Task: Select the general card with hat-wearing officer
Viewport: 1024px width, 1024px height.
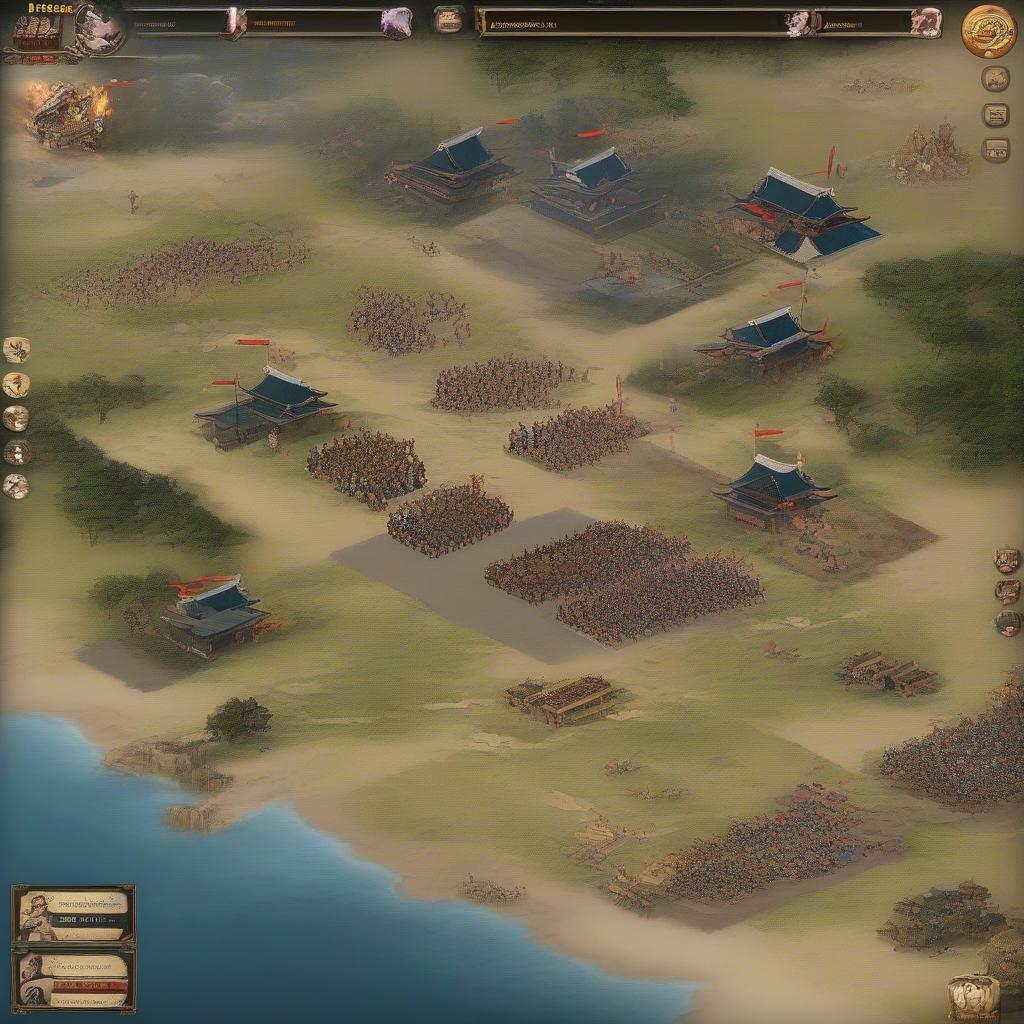Action: pos(74,915)
